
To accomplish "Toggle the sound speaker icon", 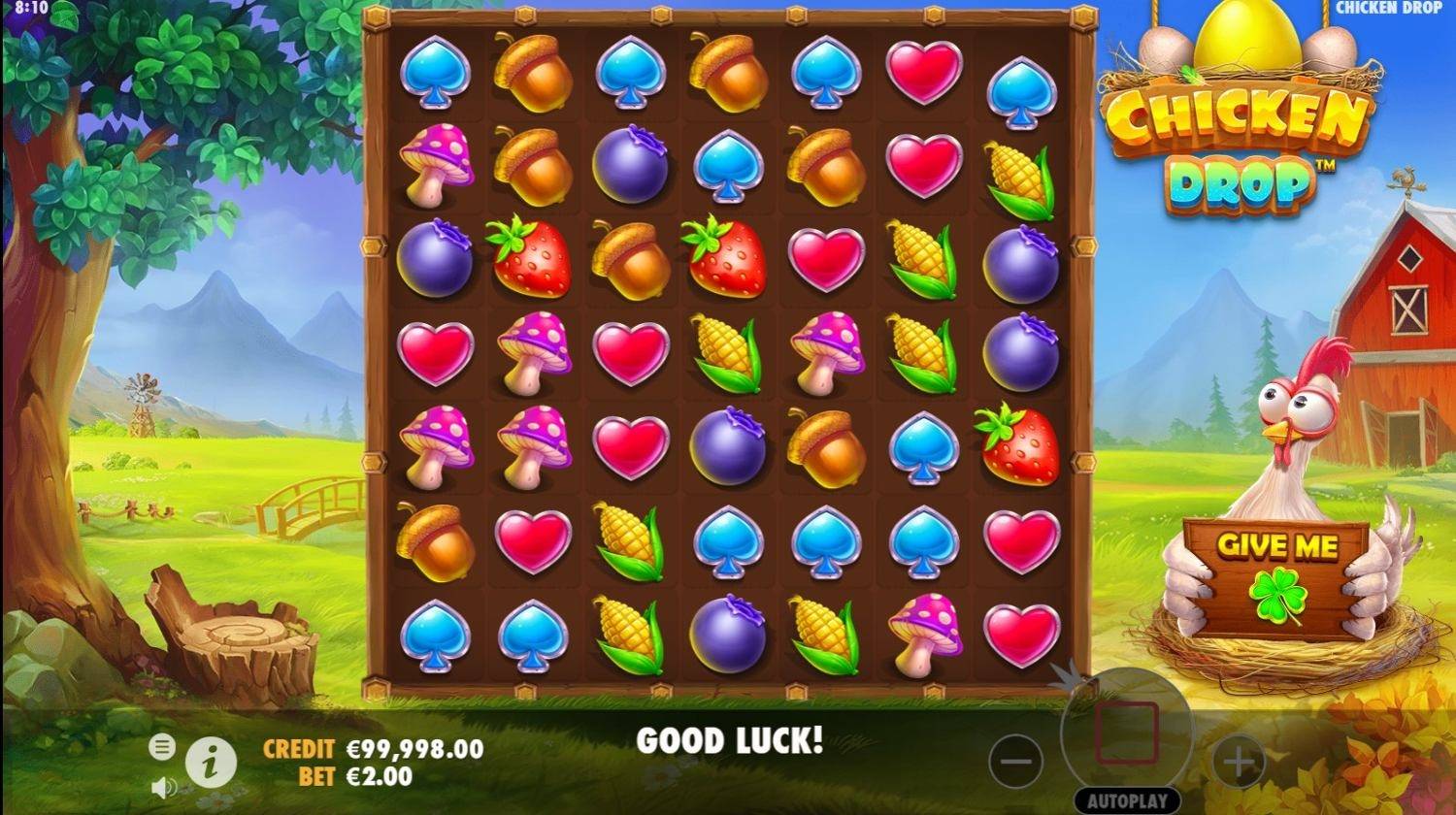I will [x=162, y=785].
